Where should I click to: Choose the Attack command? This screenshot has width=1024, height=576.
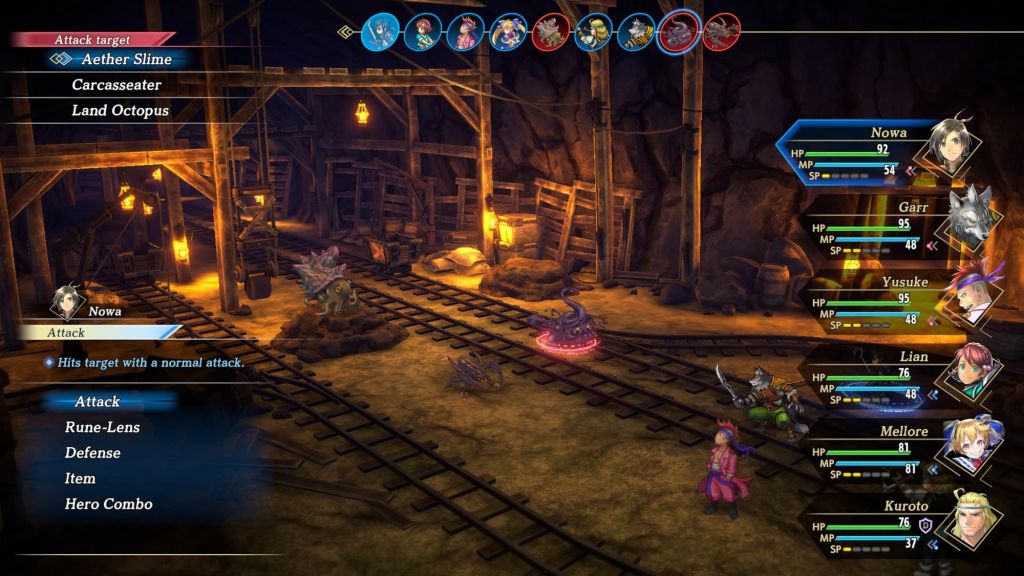pyautogui.click(x=97, y=402)
